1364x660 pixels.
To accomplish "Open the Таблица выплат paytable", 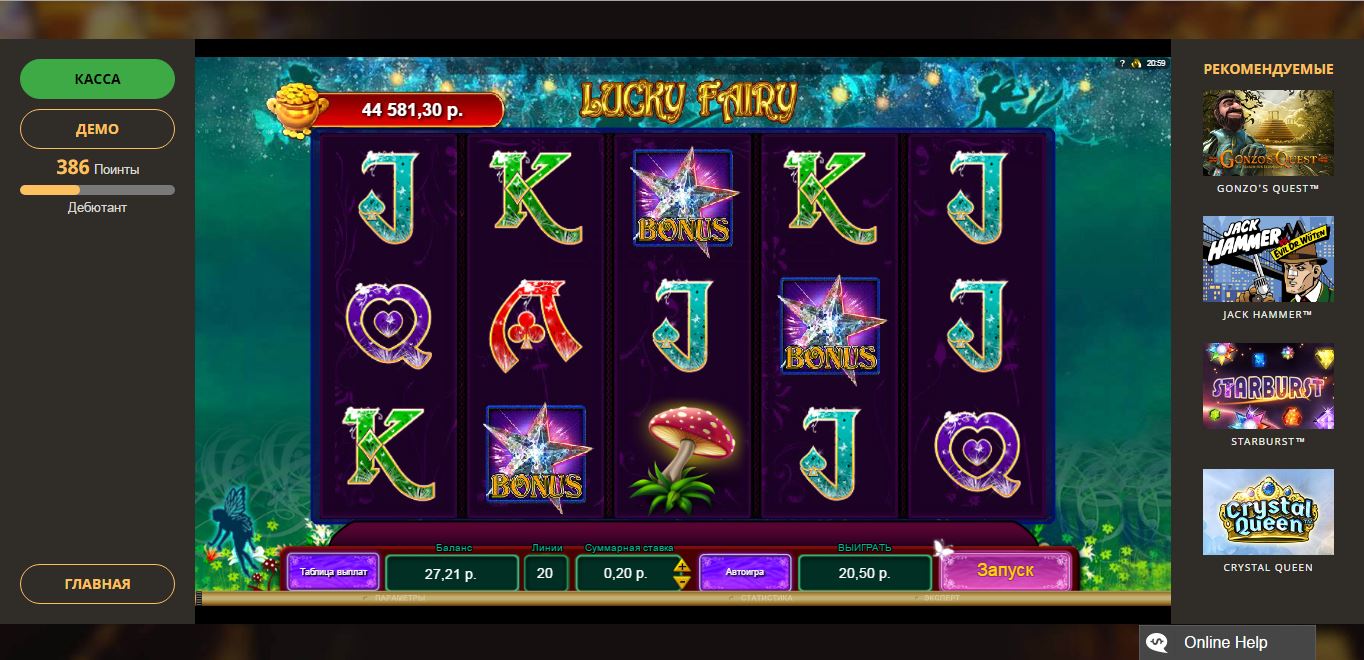I will [333, 572].
